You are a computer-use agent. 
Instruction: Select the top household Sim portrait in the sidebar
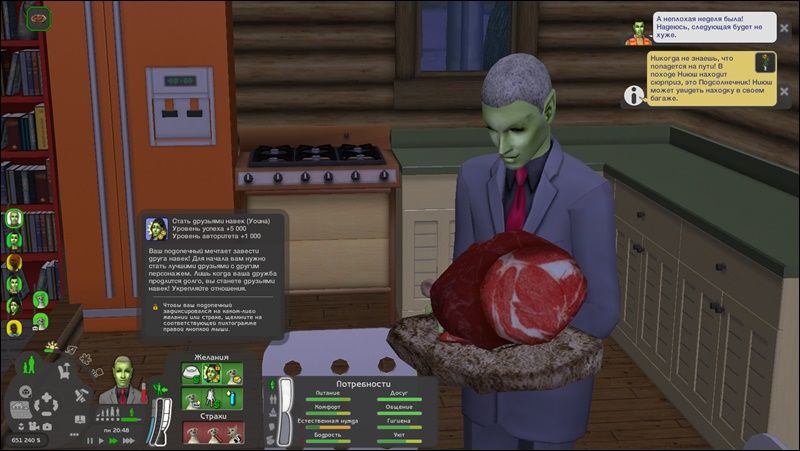[14, 218]
